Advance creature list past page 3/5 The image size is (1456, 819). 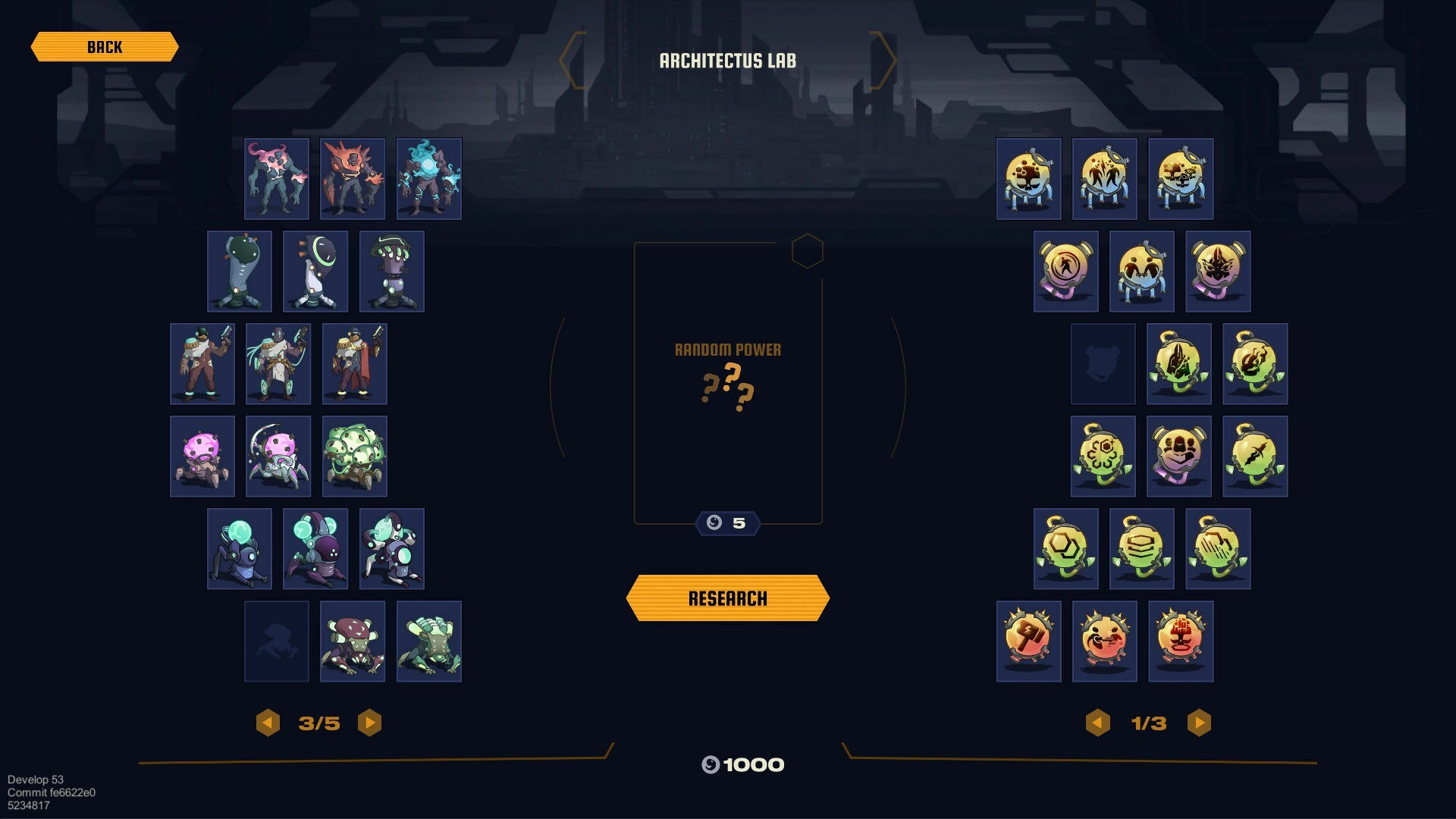click(x=369, y=723)
